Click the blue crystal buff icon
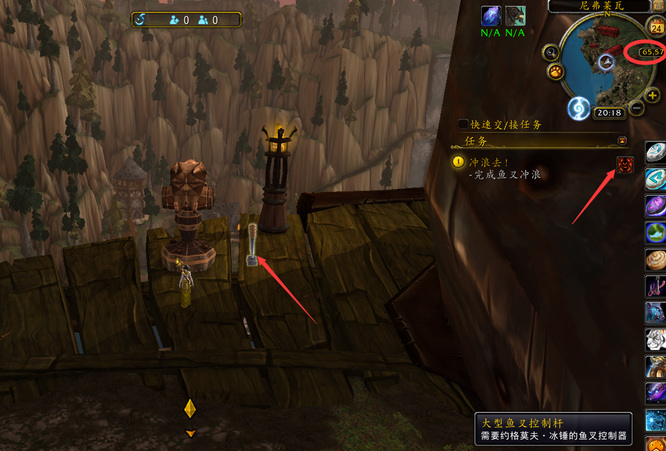The width and height of the screenshot is (666, 451). coord(491,16)
